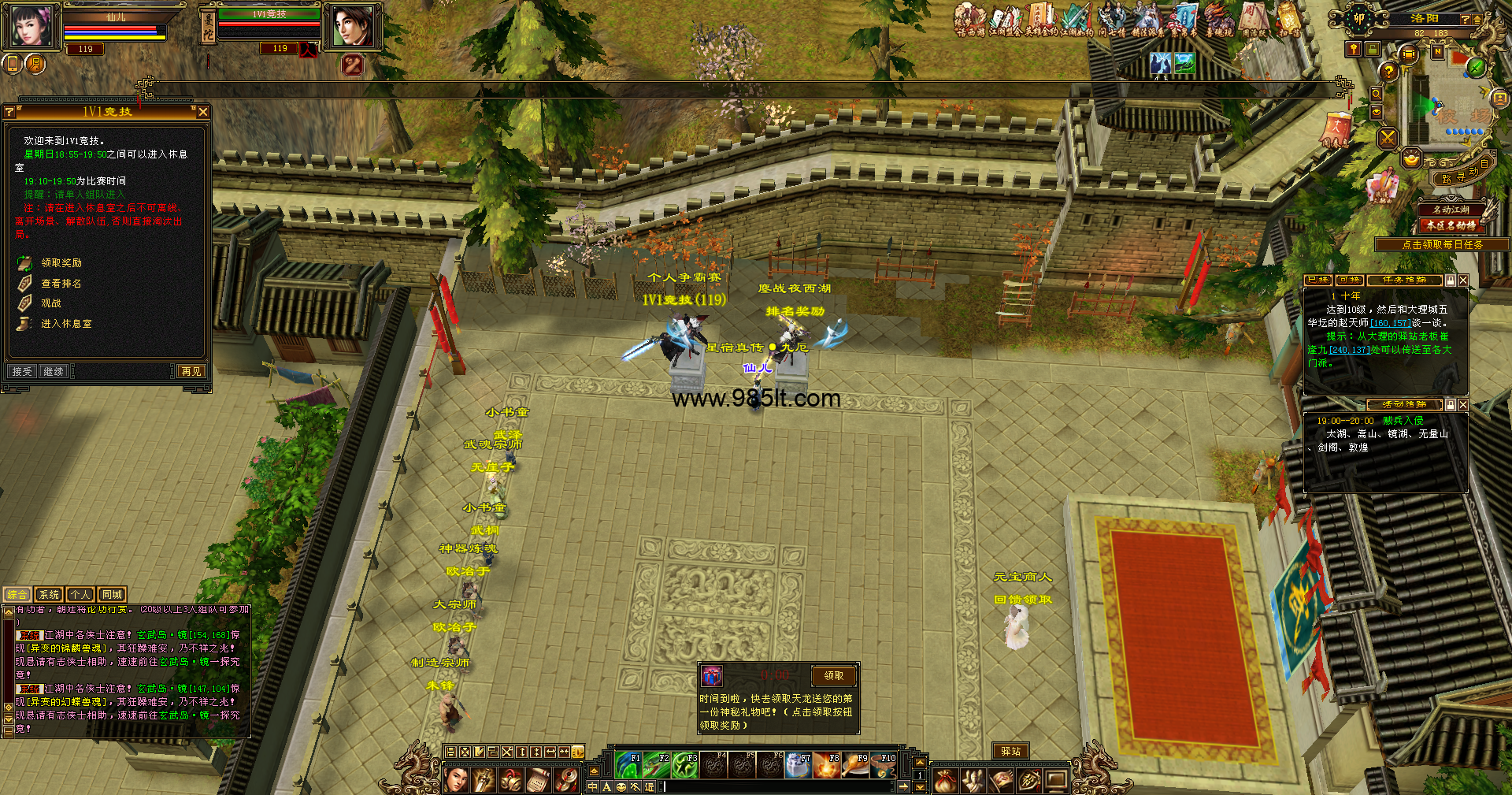Click the 再见 goodbye button
Image resolution: width=1512 pixels, height=795 pixels.
click(x=191, y=371)
